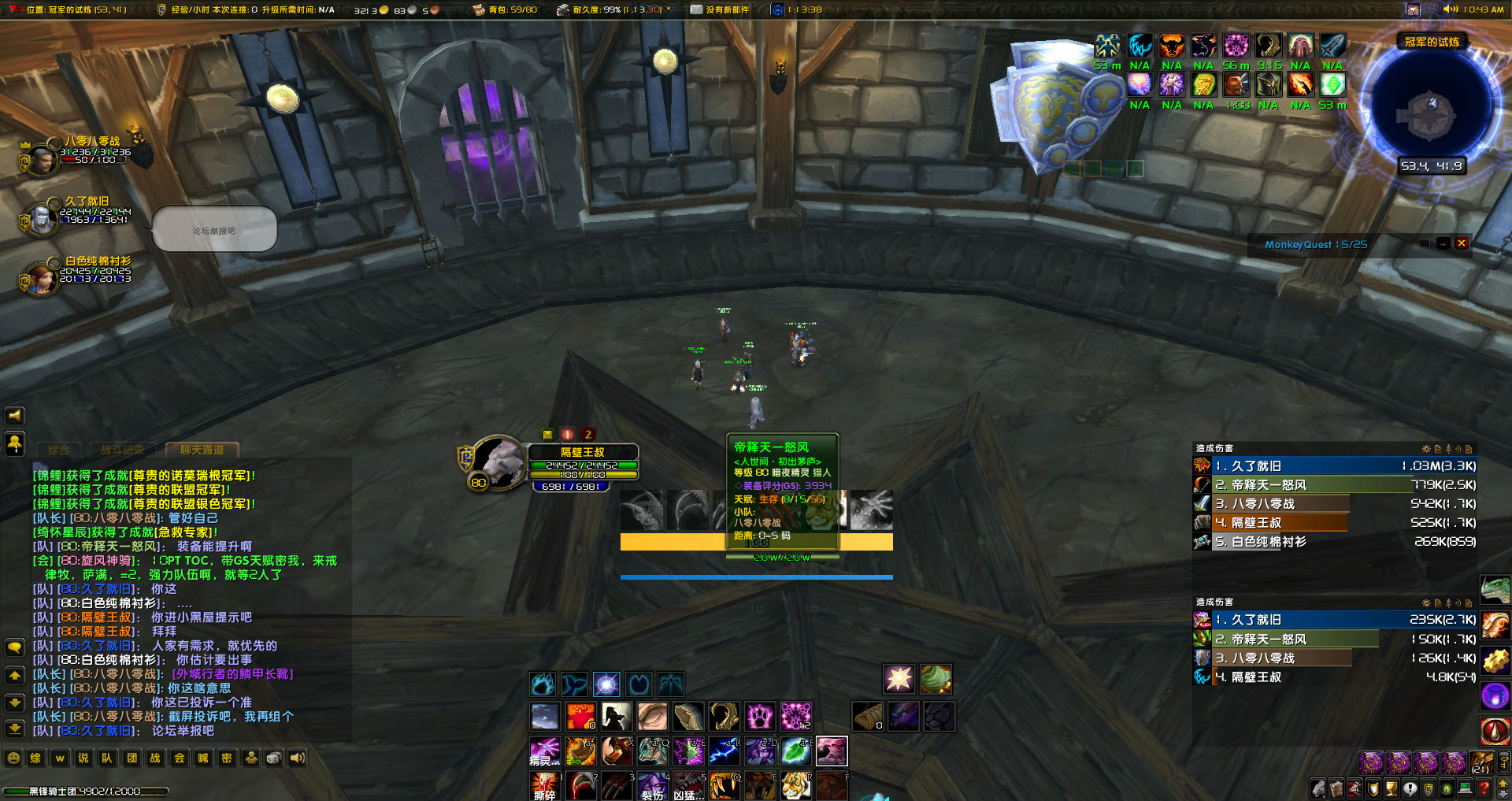The height and width of the screenshot is (801, 1512).
Task: Open Recount settings via the gear icon
Action: click(x=1427, y=447)
